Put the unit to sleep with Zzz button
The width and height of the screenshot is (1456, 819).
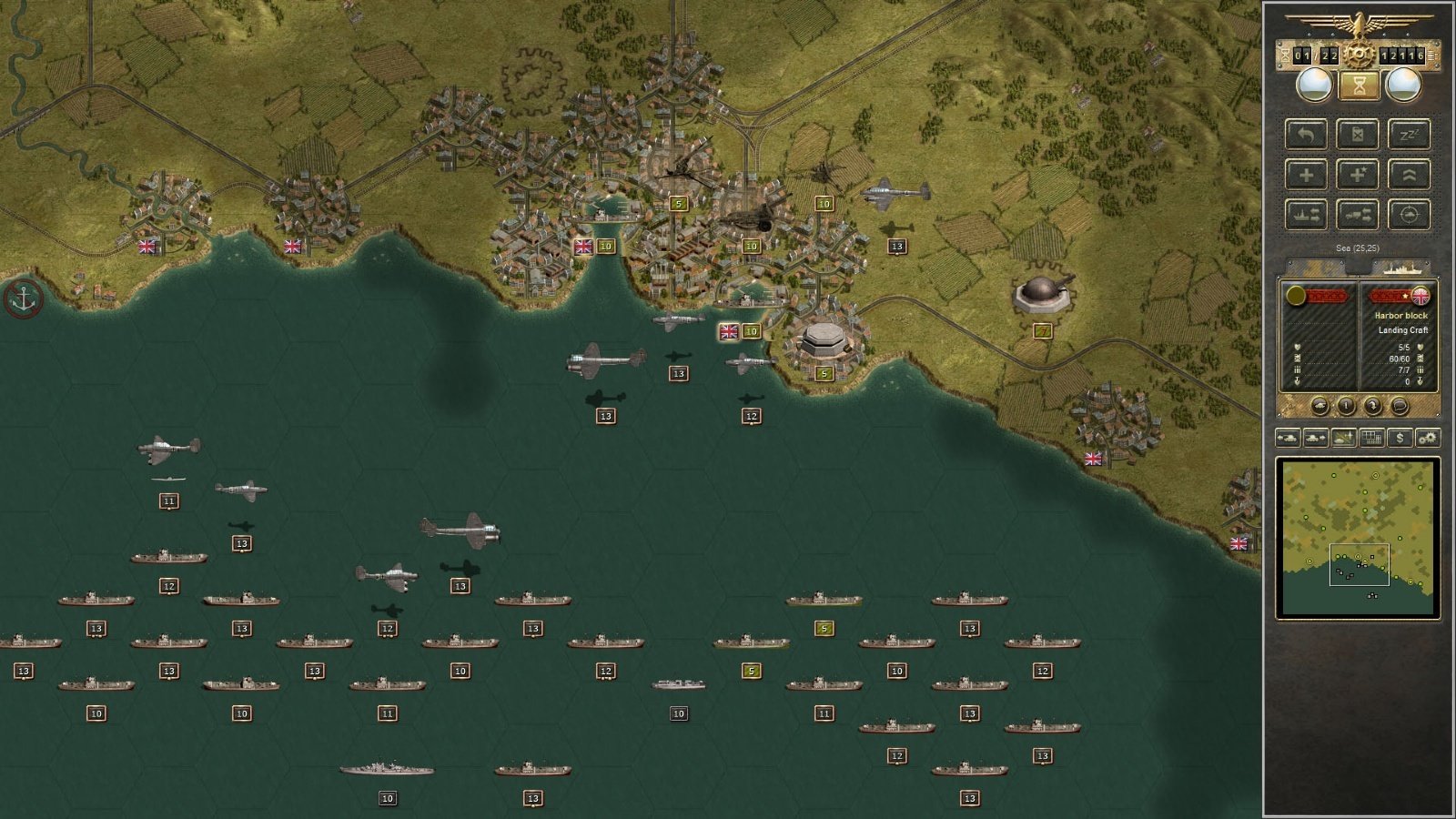(1409, 135)
